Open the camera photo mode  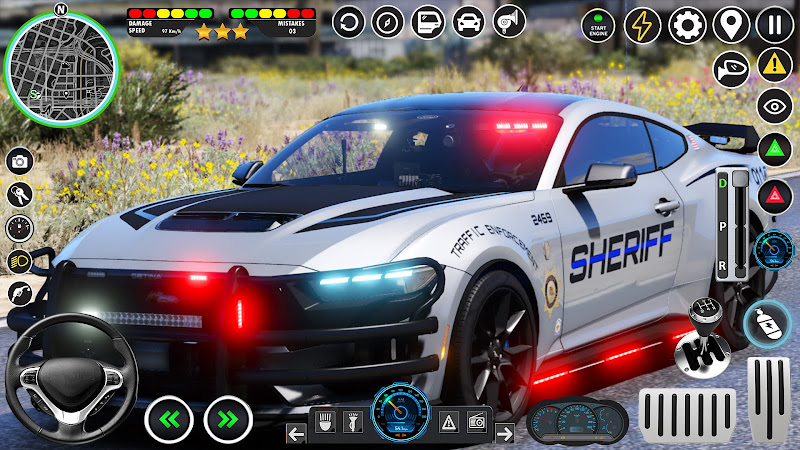pos(20,160)
